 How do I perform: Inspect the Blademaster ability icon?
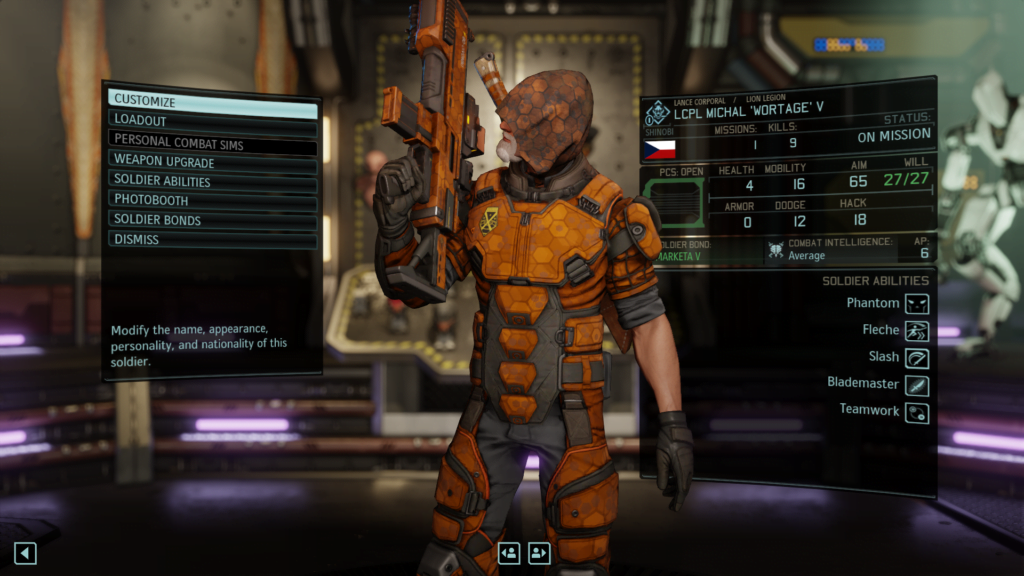pyautogui.click(x=917, y=385)
